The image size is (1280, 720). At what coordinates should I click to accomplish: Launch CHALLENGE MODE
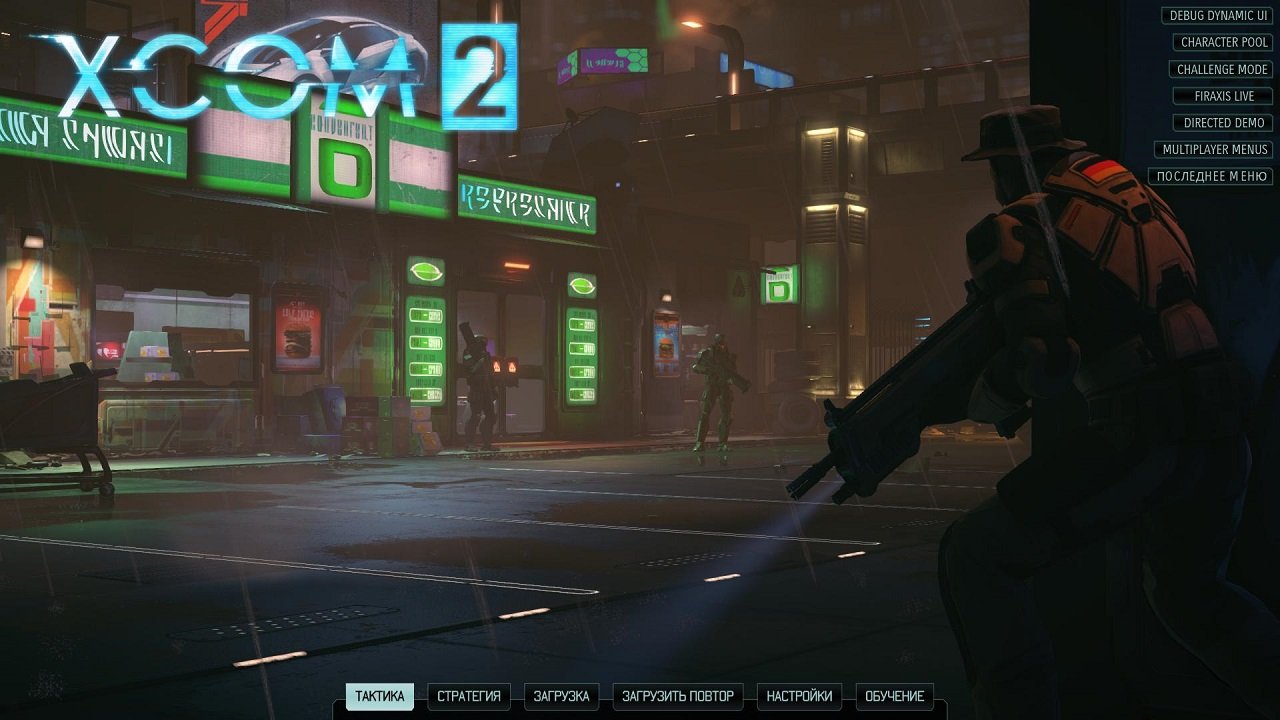pyautogui.click(x=1222, y=69)
